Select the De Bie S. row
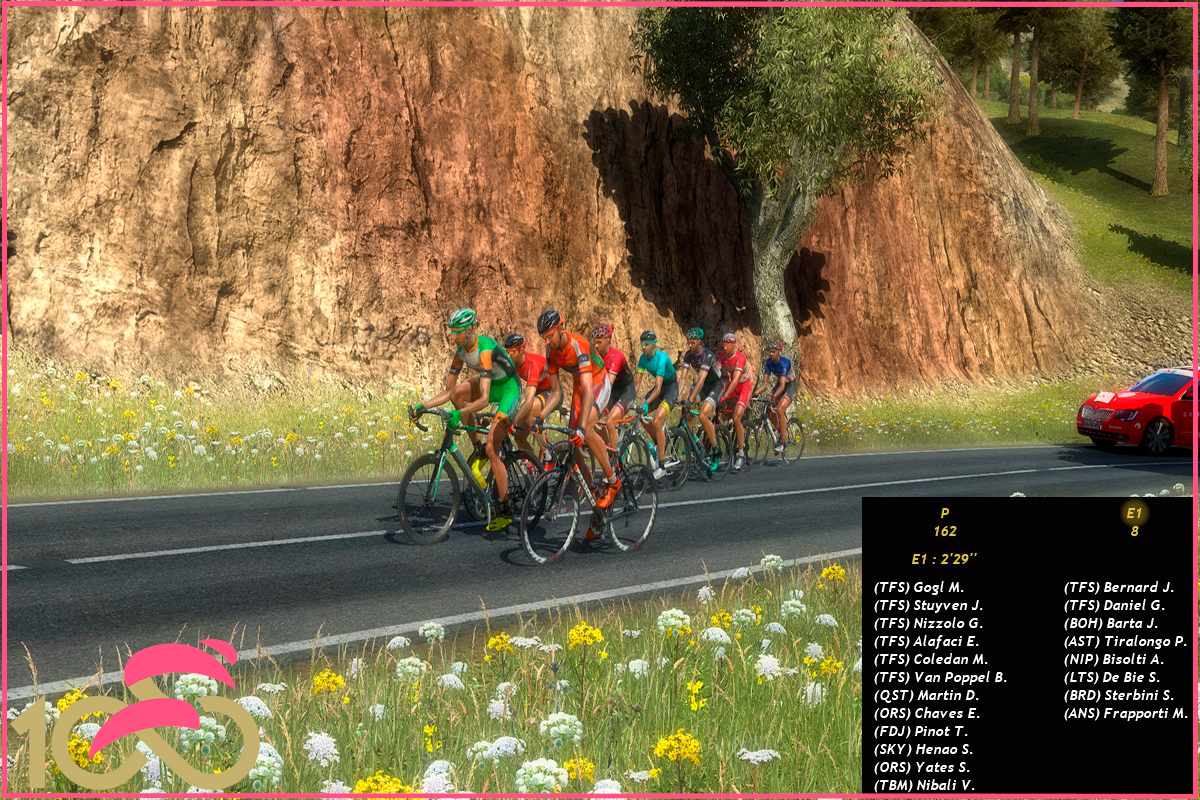This screenshot has width=1200, height=800. [1112, 677]
